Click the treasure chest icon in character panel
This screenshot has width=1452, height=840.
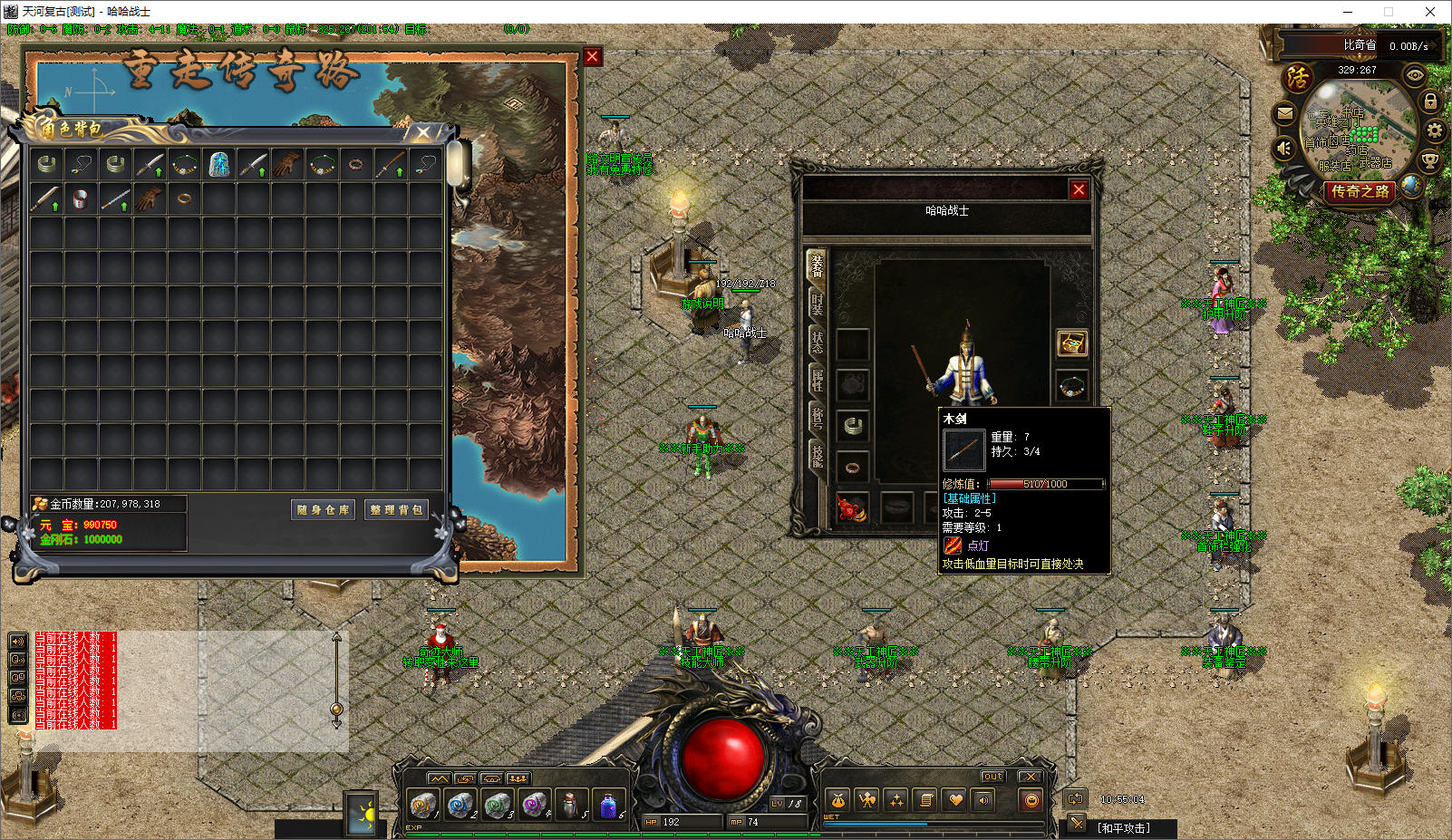click(1072, 343)
